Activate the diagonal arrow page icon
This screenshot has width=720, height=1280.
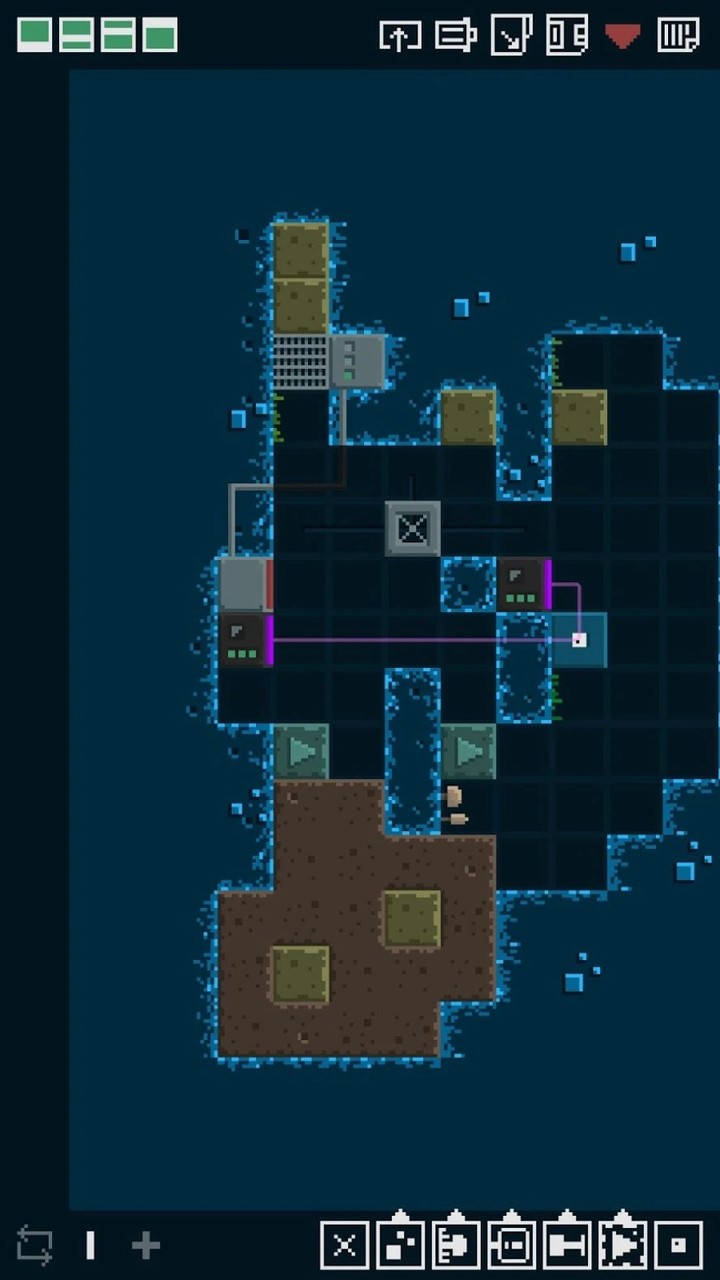click(x=512, y=36)
